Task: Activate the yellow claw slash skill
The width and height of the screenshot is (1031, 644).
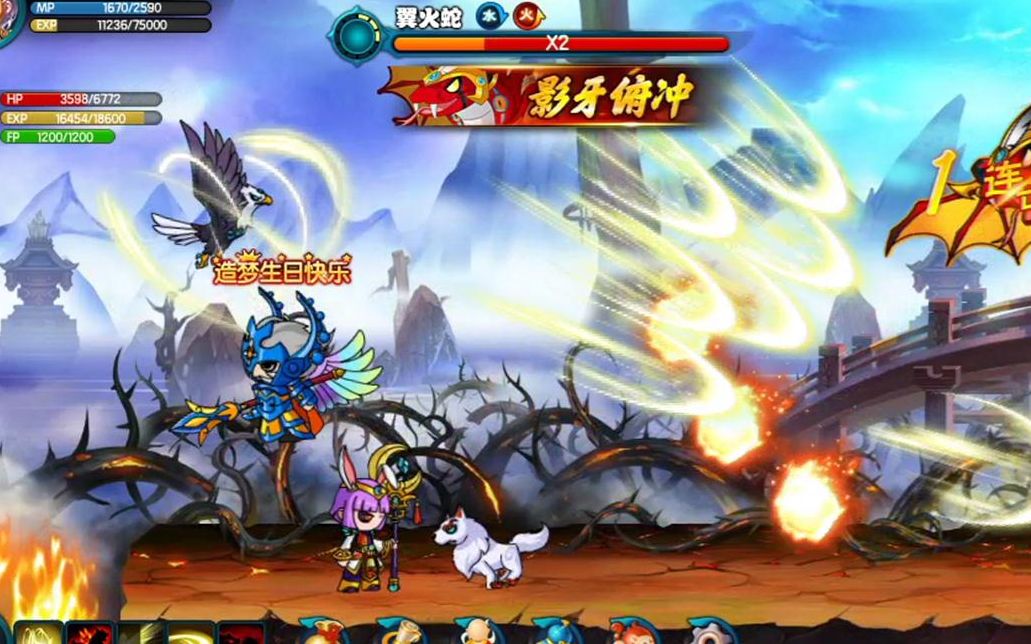Action: click(38, 634)
